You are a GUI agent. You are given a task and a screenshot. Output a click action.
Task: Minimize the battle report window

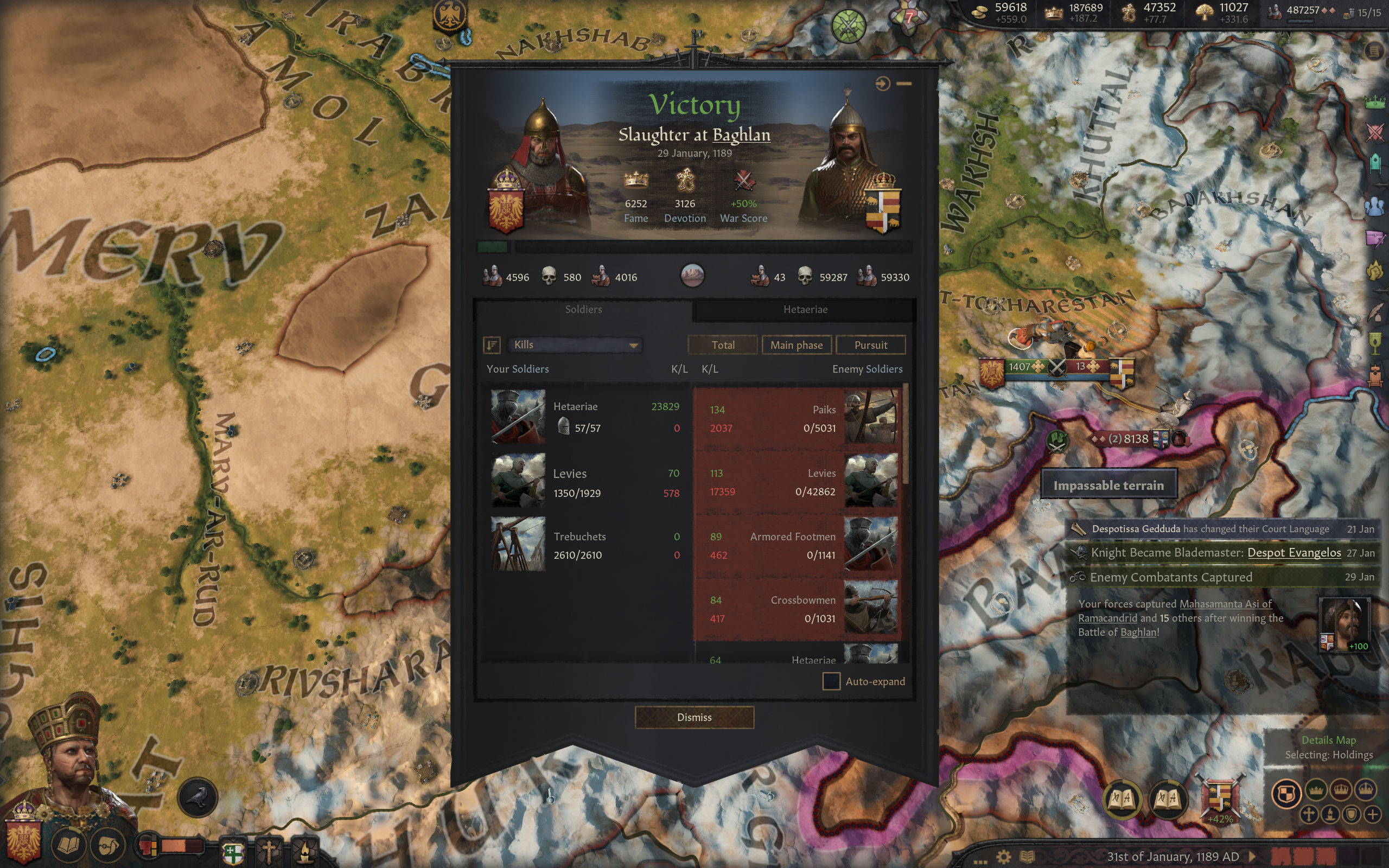tap(904, 84)
